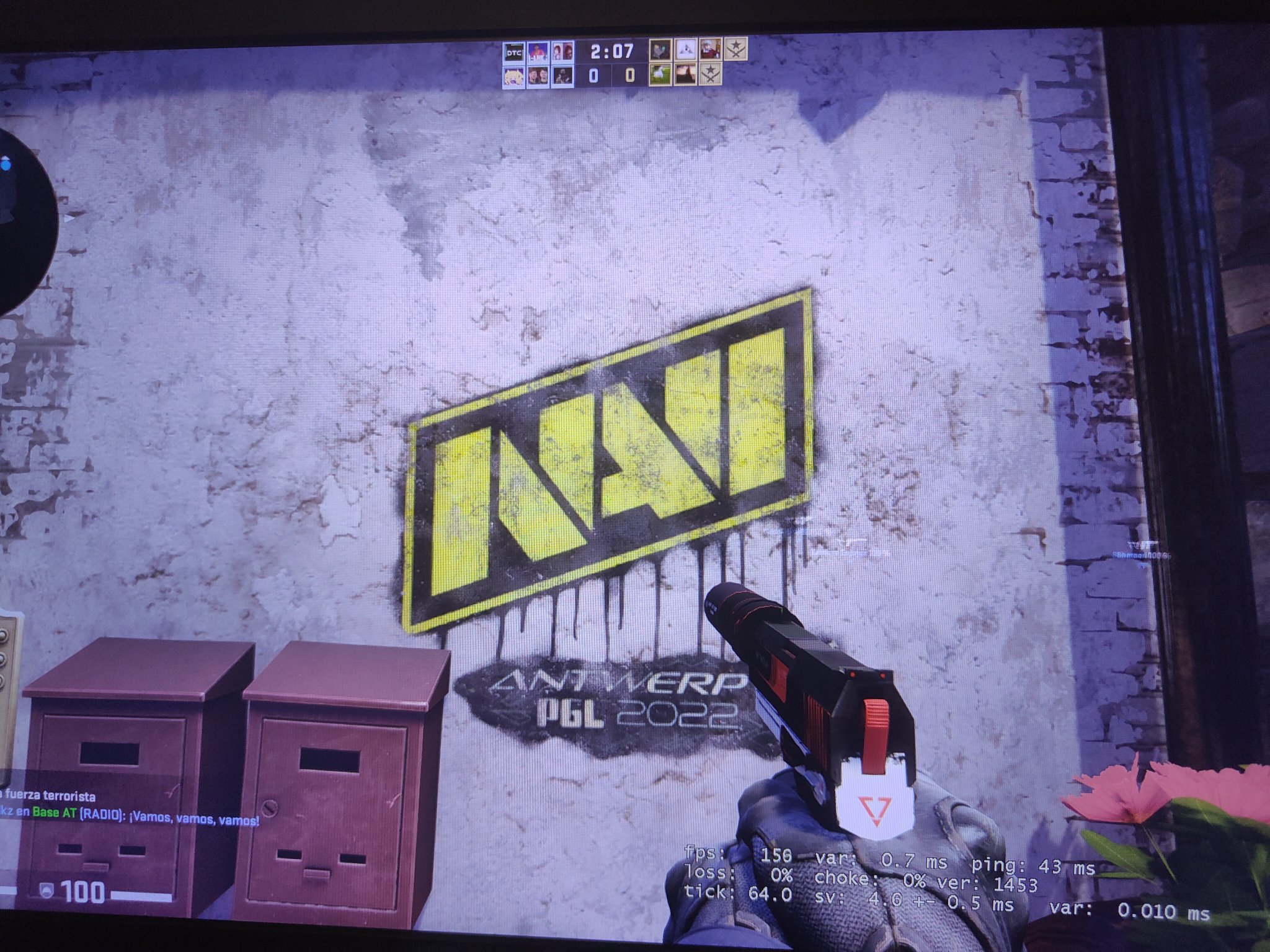Screen dimensions: 1270x952
Task: Select the DTC player avatar
Action: click(513, 53)
